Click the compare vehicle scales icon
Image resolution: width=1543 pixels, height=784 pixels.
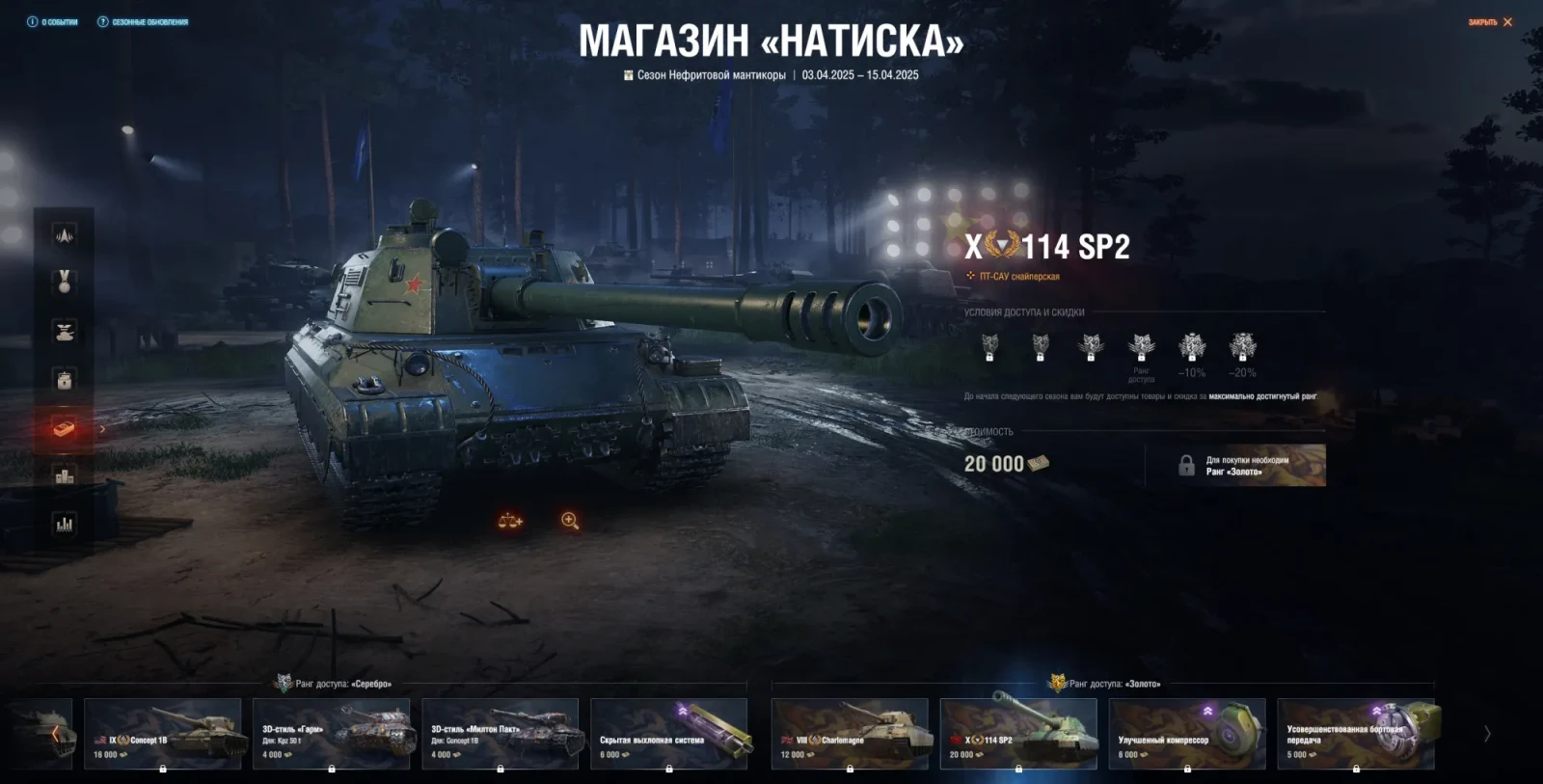[510, 521]
